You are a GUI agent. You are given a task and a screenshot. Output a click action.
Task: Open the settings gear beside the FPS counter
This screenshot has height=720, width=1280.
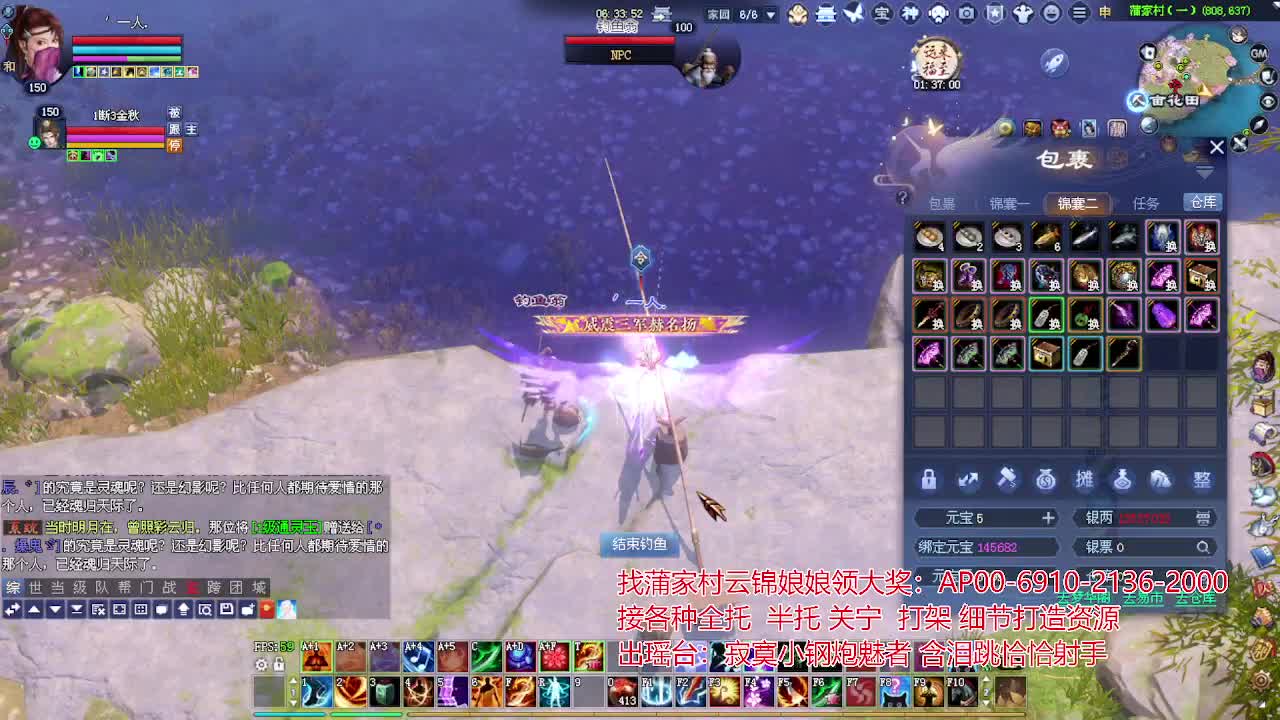tap(261, 664)
